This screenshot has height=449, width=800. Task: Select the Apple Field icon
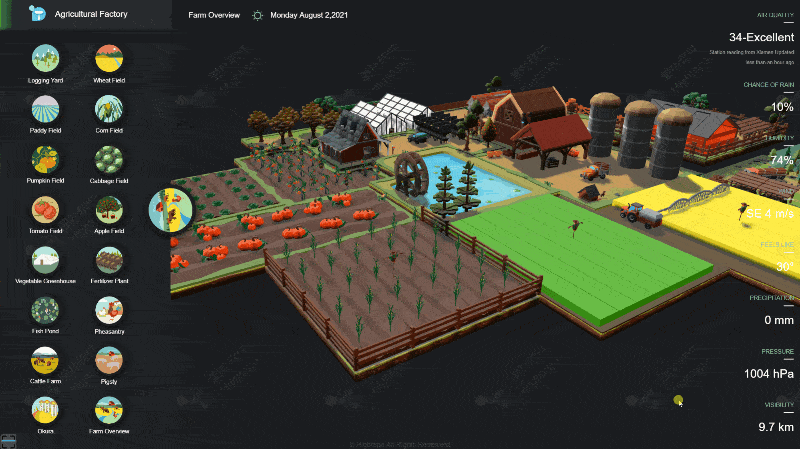pos(108,209)
